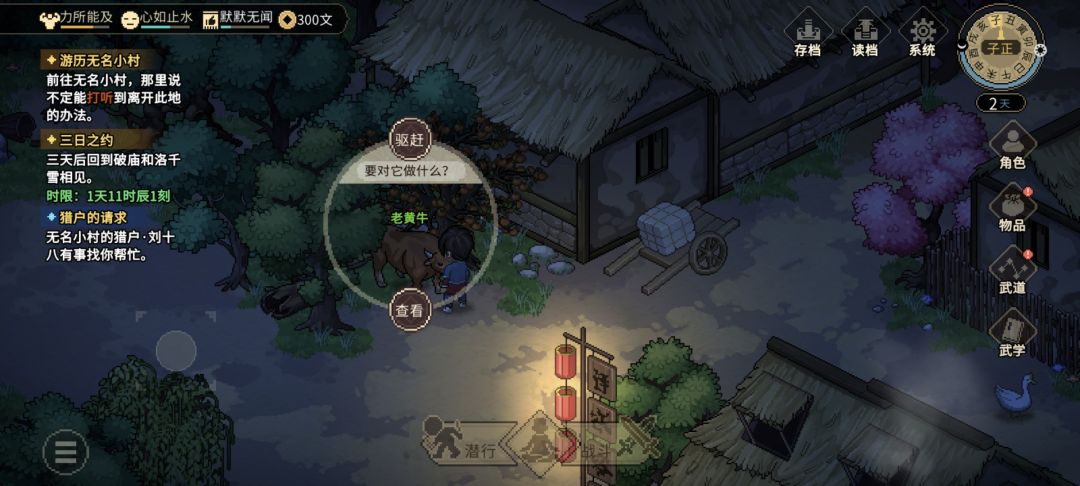Choose the 驱赶 (drive away) option
This screenshot has width=1080, height=486.
pyautogui.click(x=409, y=140)
